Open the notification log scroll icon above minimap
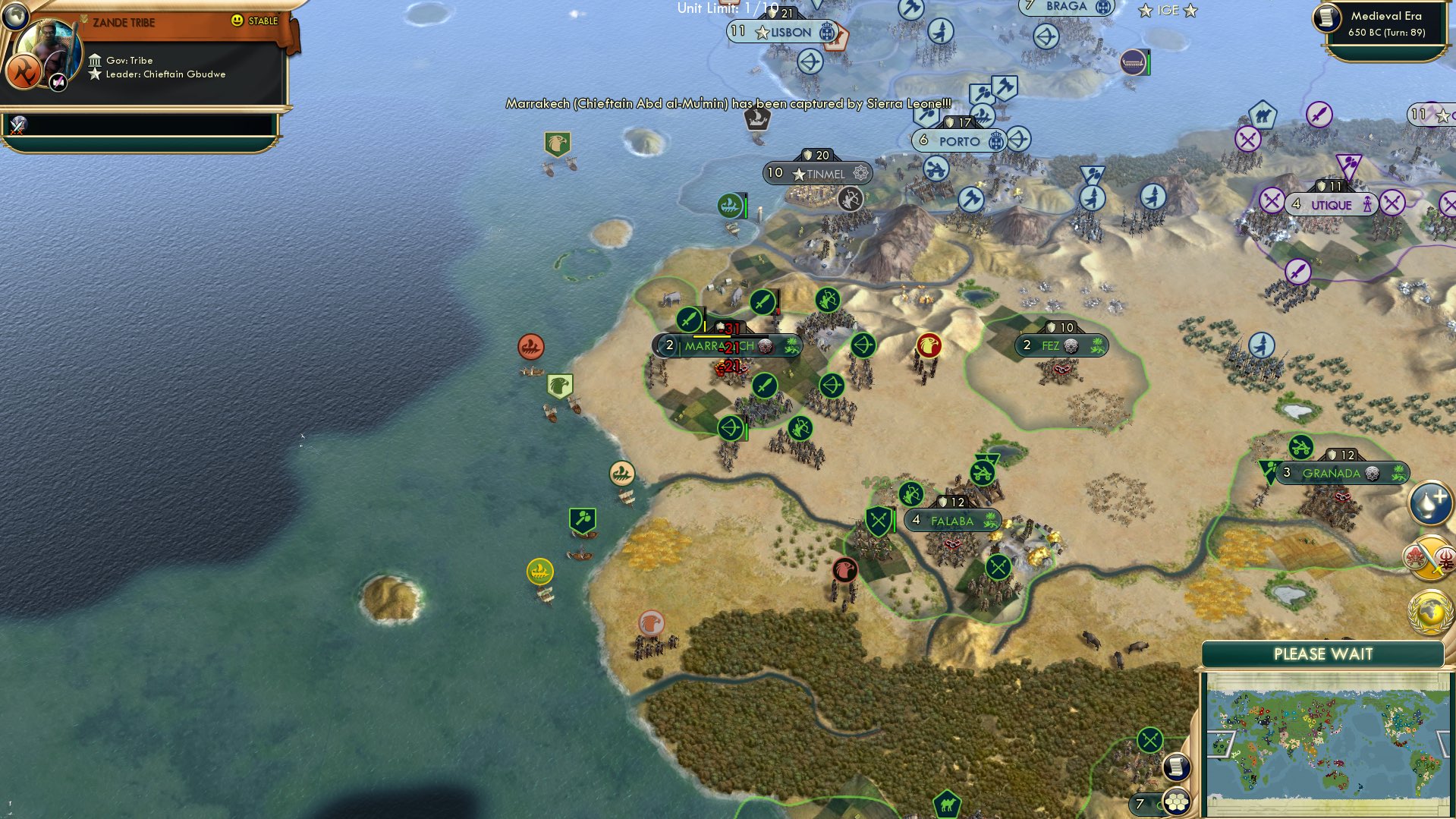Screen dimensions: 1456x819 1177,767
